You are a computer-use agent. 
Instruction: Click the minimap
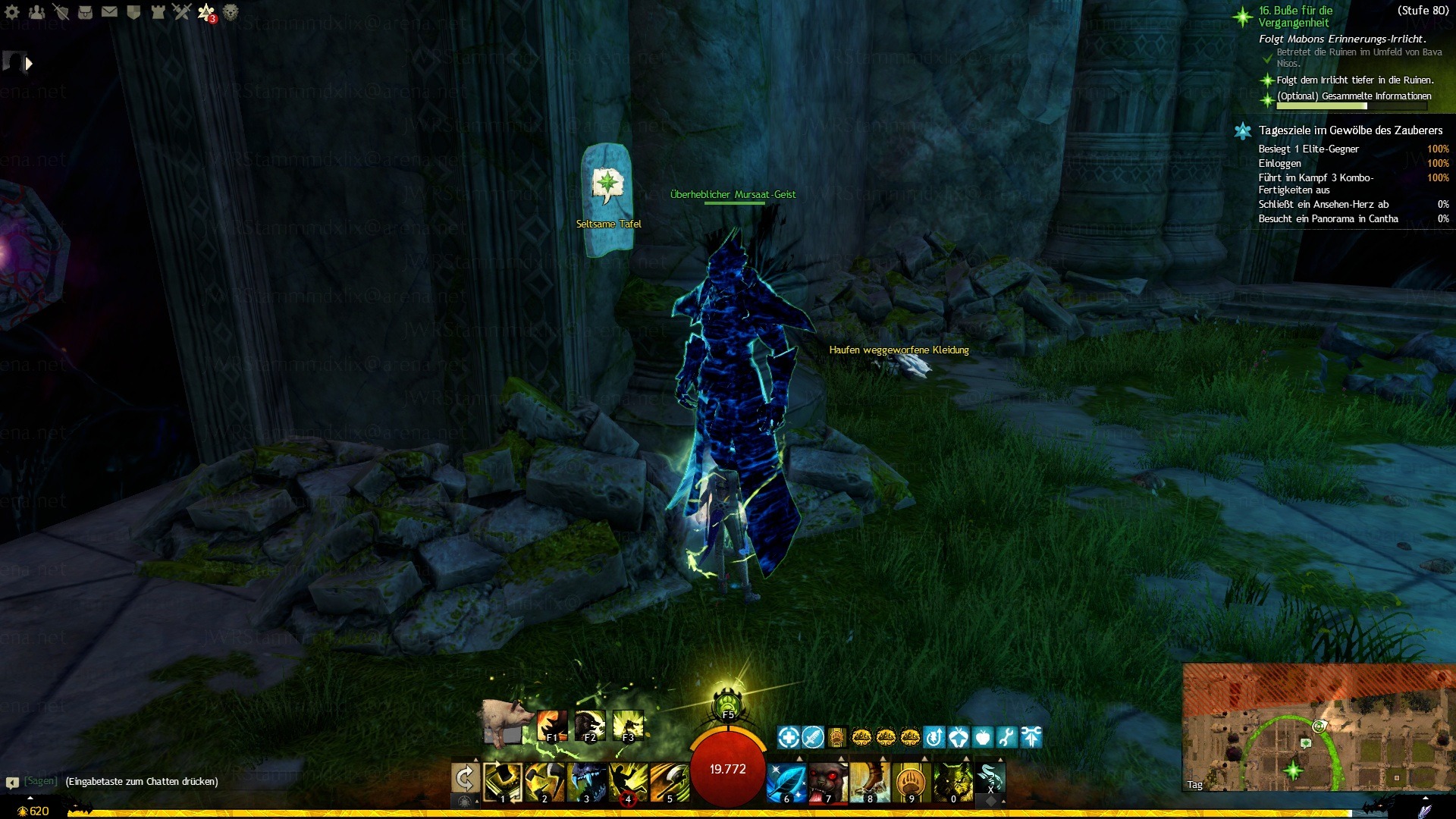tap(1318, 728)
